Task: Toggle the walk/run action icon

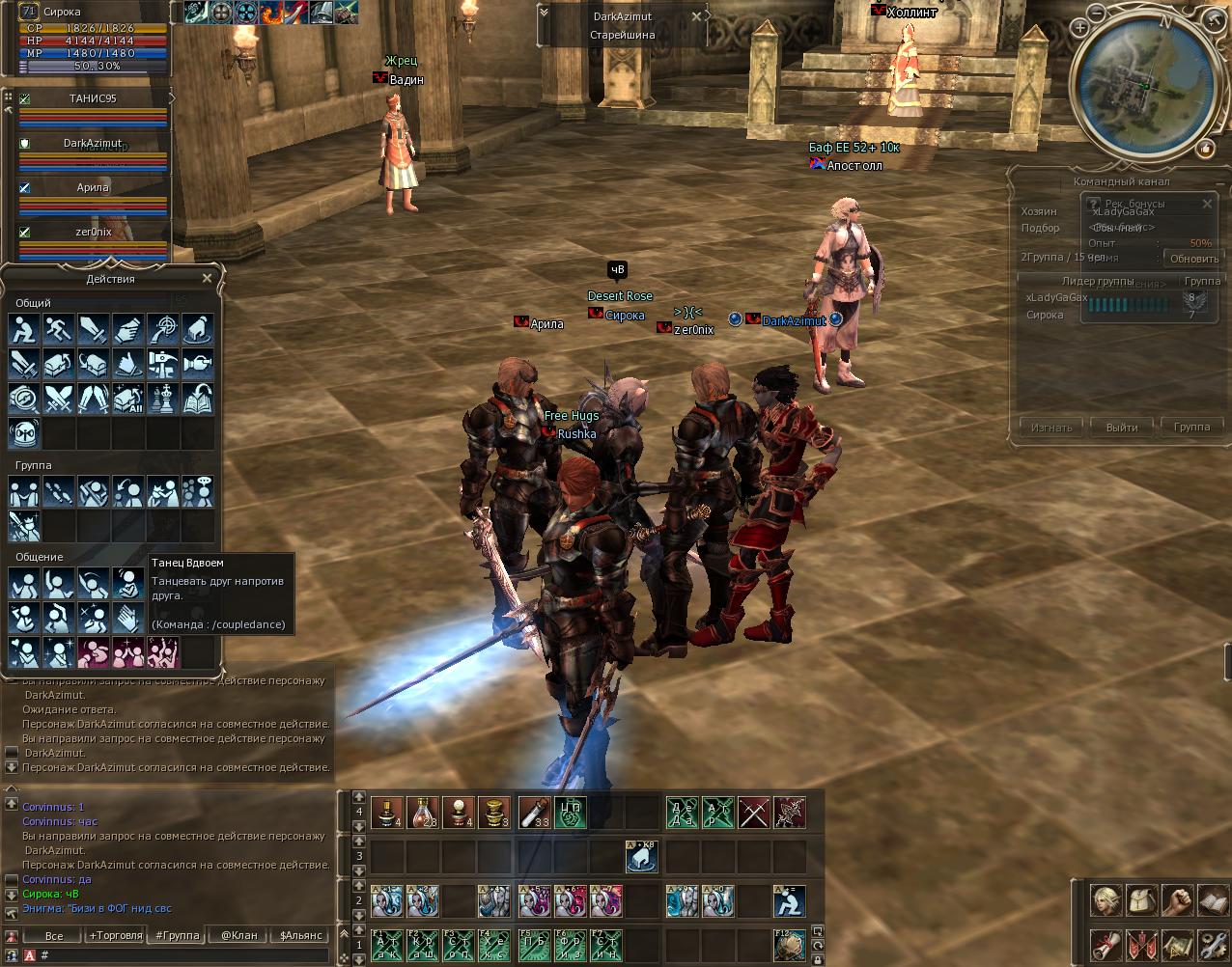Action: 58,329
